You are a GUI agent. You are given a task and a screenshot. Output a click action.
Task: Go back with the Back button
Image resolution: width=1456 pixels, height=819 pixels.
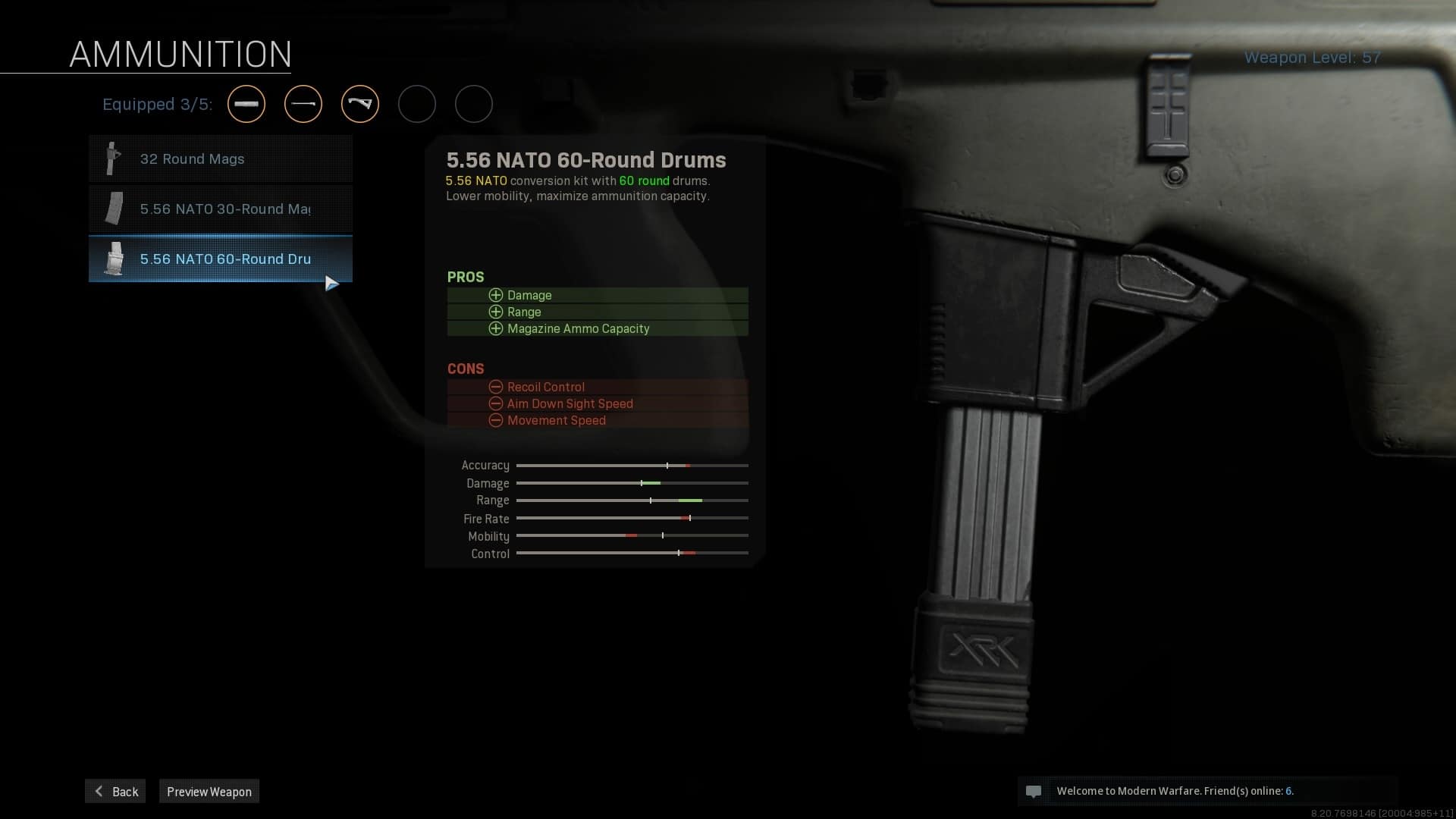(115, 791)
